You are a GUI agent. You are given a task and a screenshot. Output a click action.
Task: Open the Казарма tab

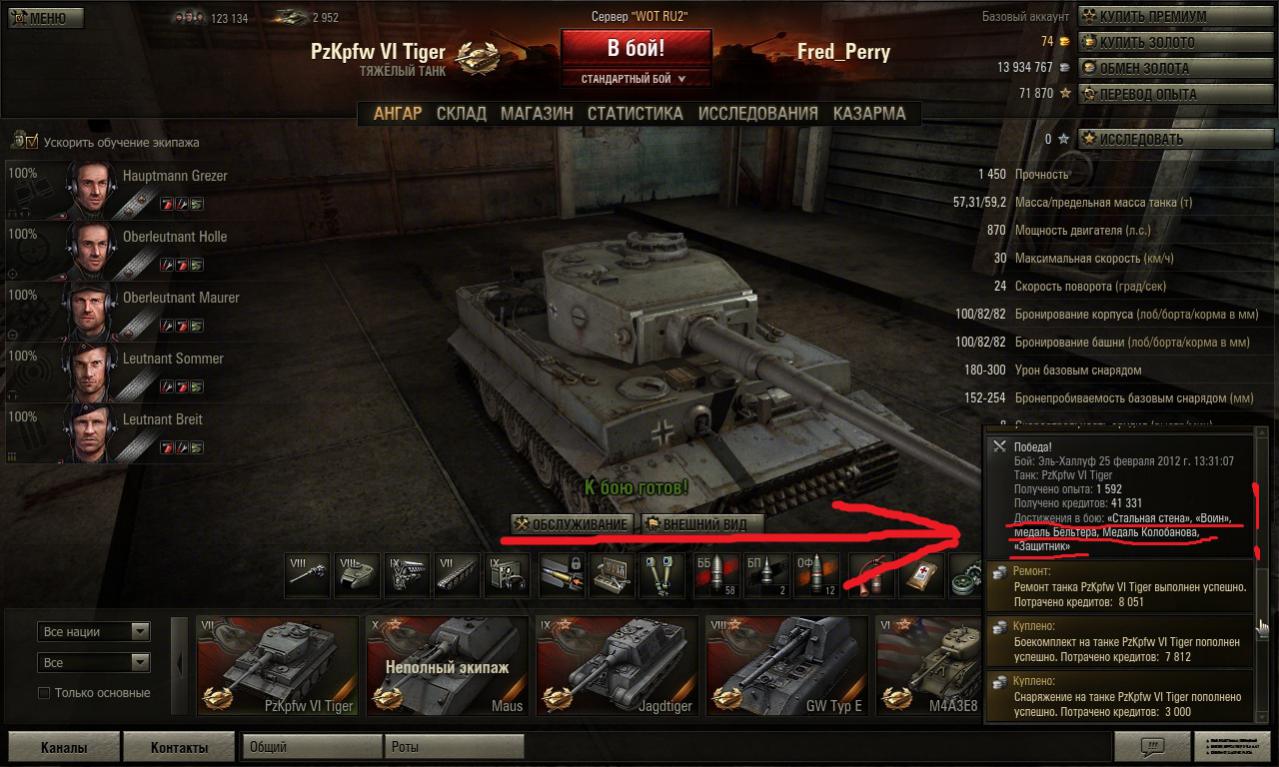point(869,113)
